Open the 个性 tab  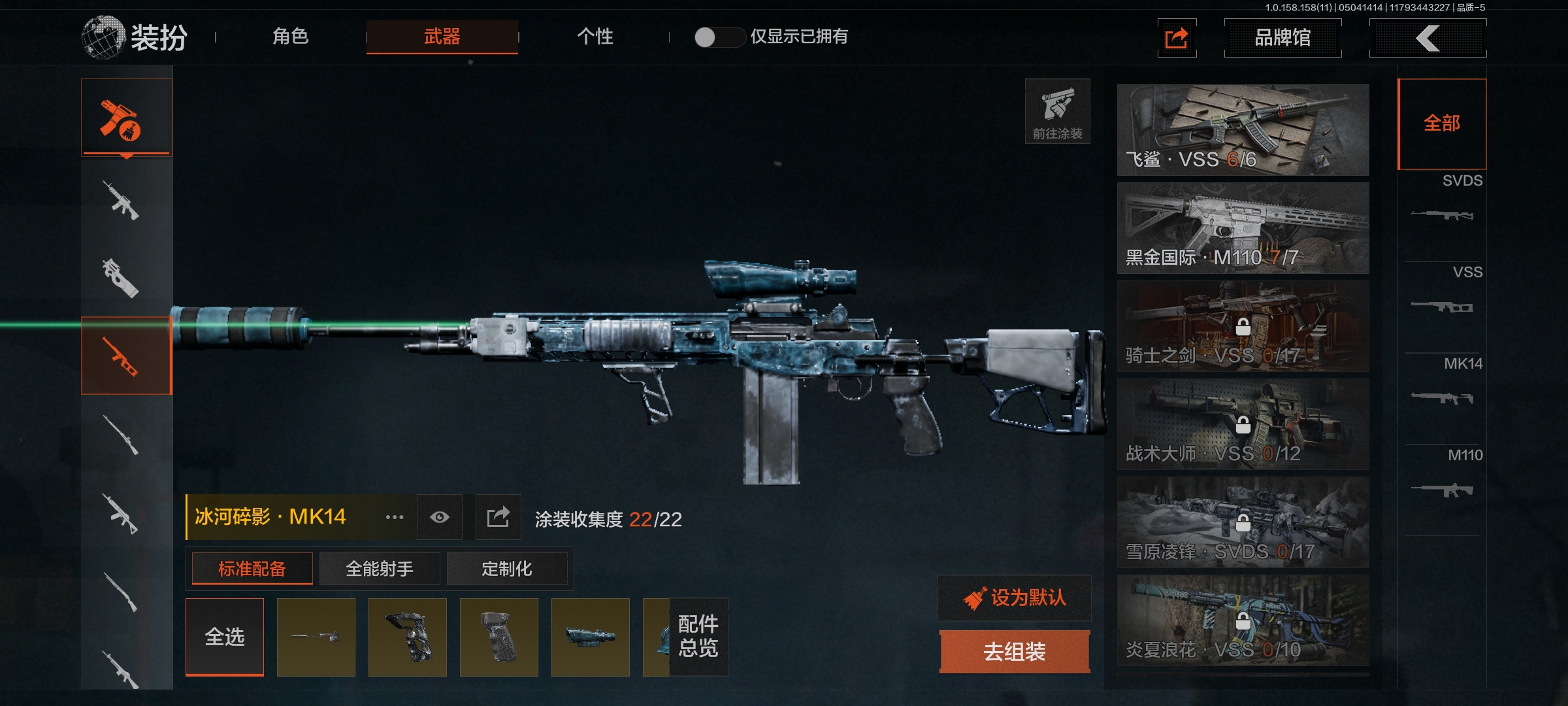point(595,37)
